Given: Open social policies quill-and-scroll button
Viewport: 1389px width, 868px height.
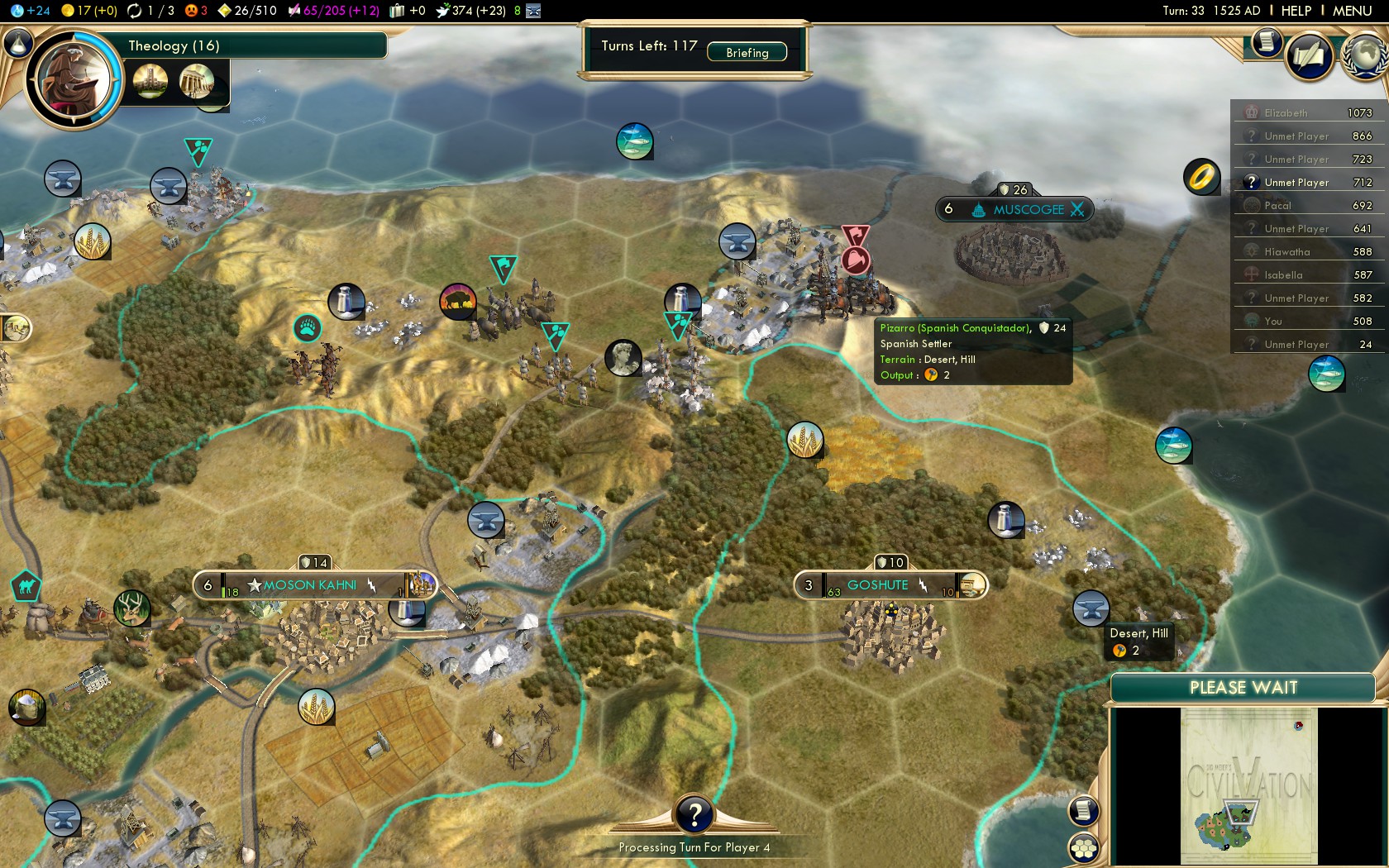Looking at the screenshot, I should tap(1308, 56).
